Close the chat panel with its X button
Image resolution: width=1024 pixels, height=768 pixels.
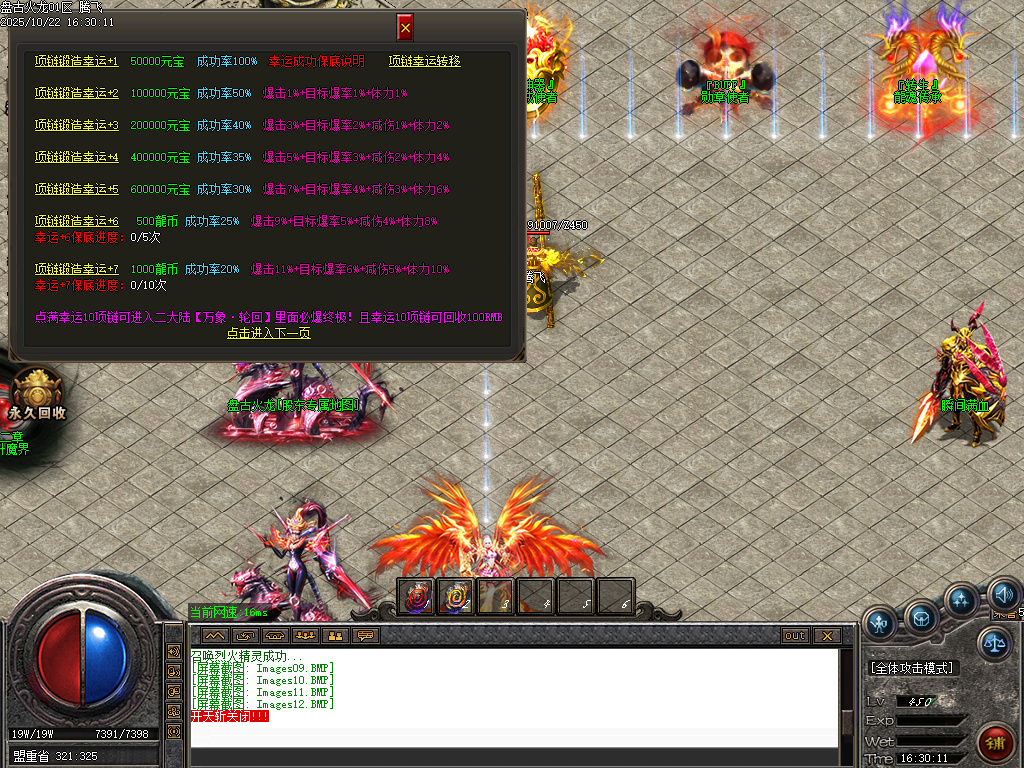(826, 635)
